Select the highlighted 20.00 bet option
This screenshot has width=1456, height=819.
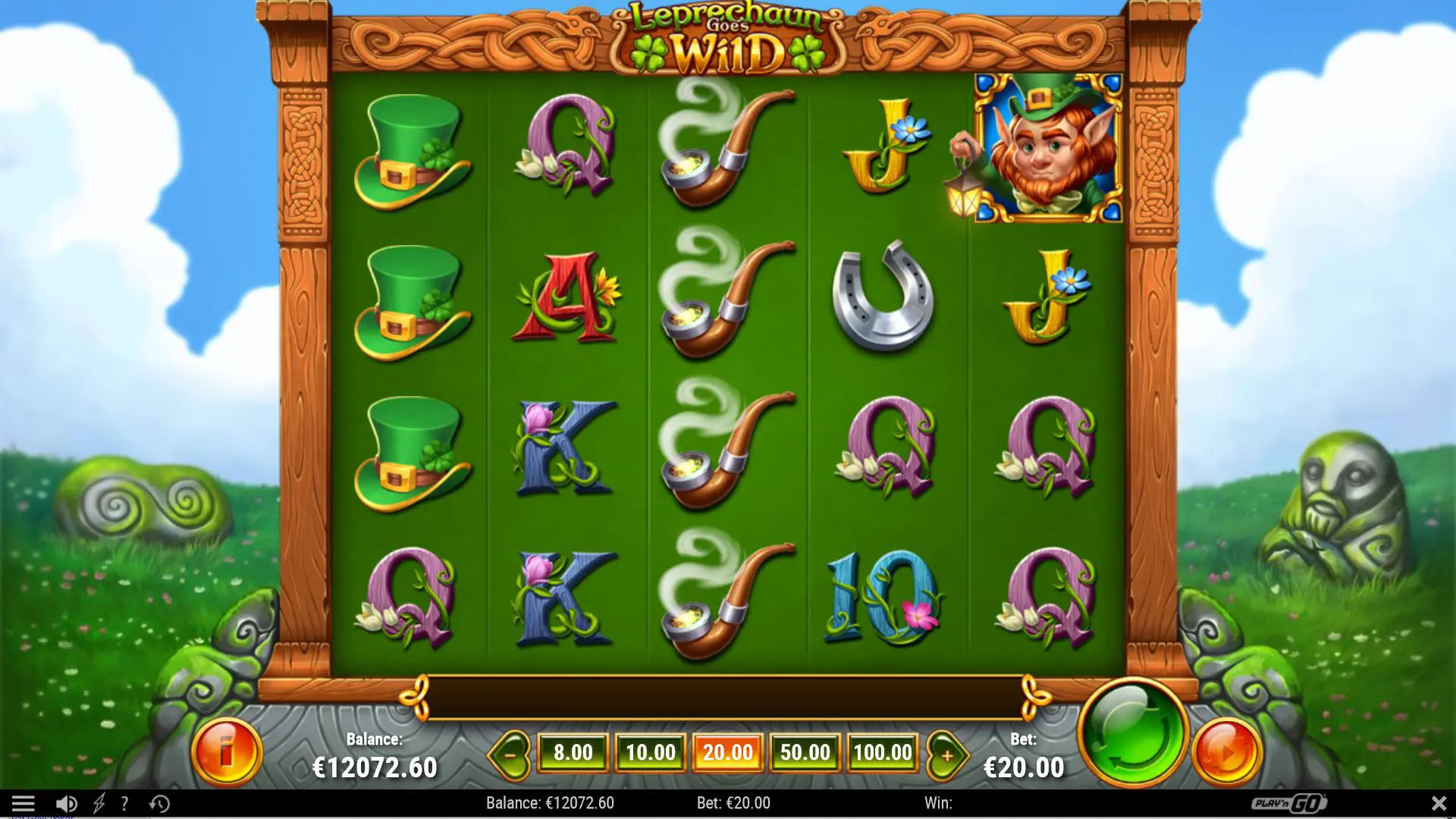click(728, 753)
